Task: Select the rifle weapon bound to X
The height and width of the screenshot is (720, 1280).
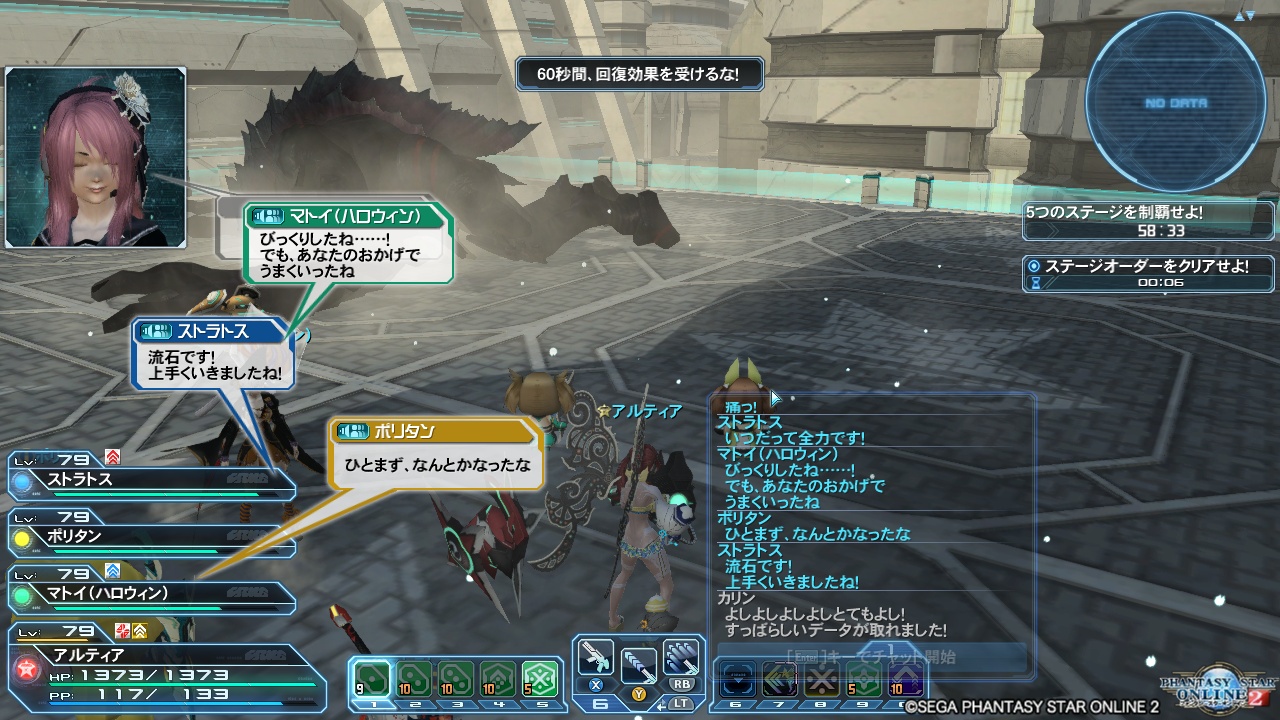Action: point(597,662)
